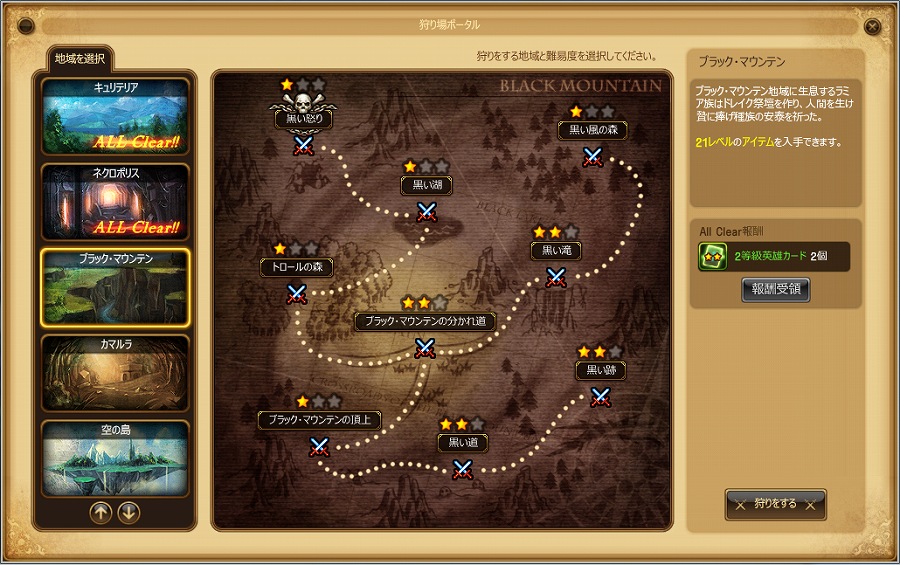Screen dimensions: 900x565
Task: Choose the 空の島 region thumbnail
Action: coord(115,458)
